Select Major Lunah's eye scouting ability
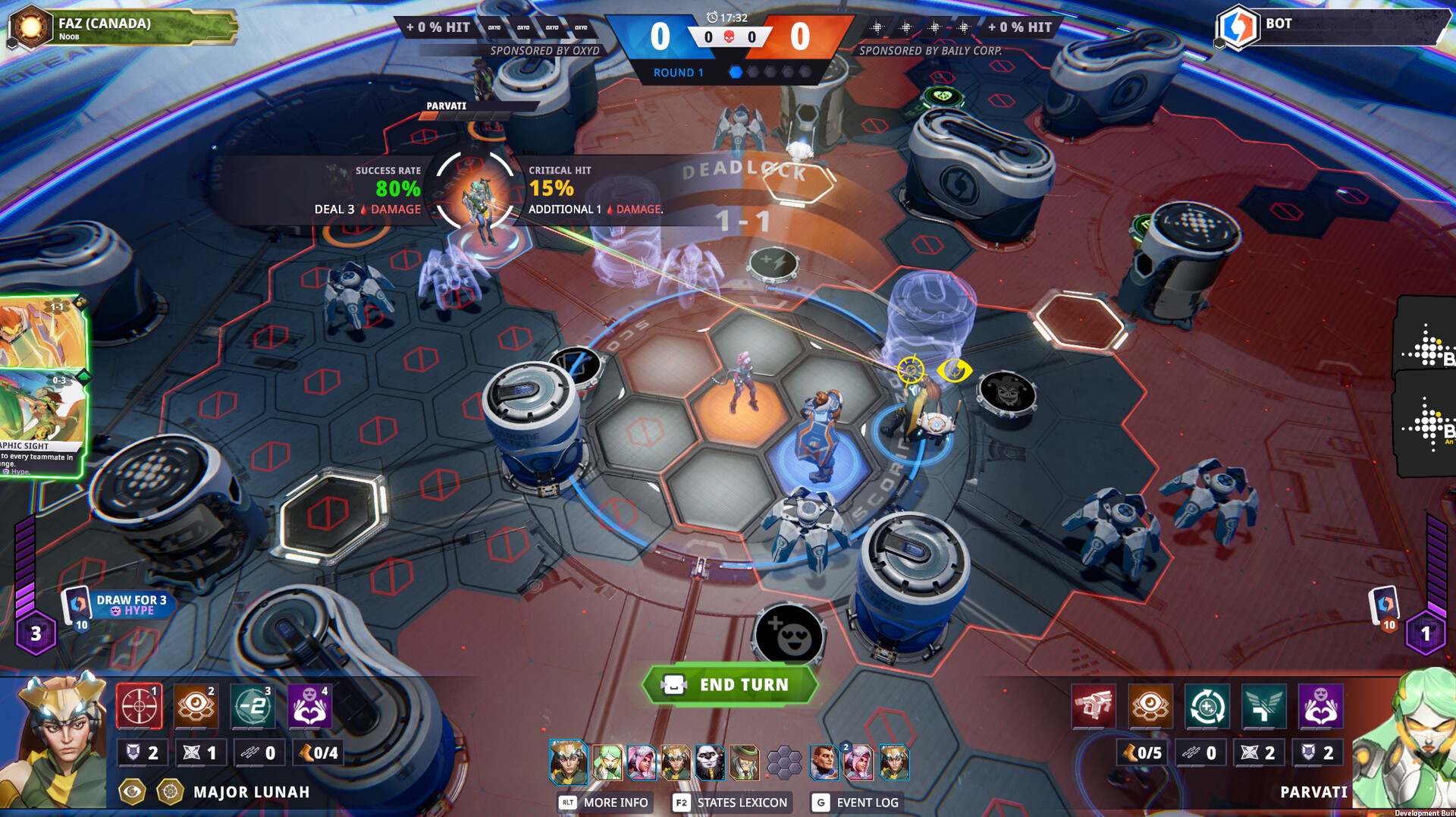 pyautogui.click(x=196, y=705)
